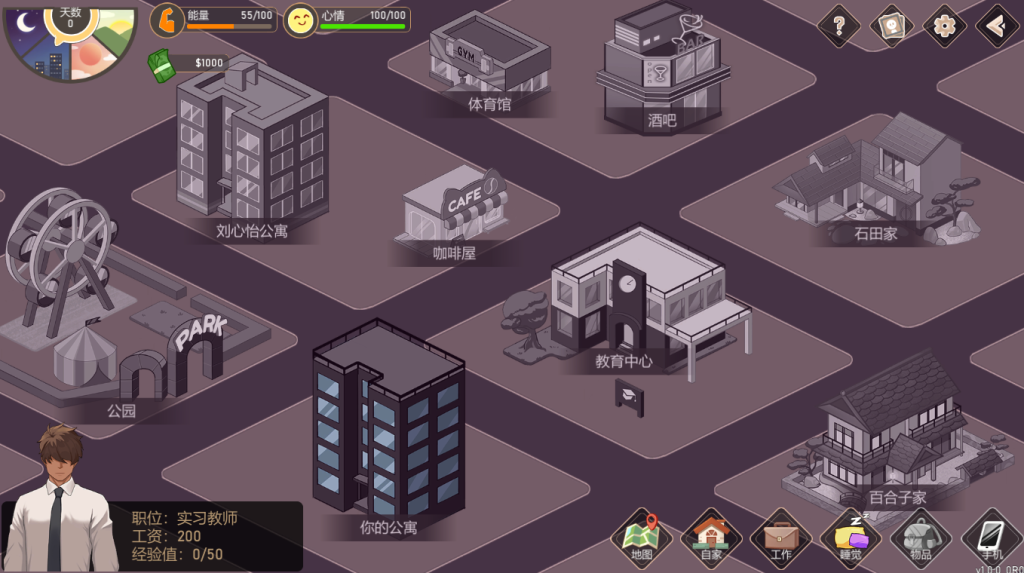
Task: Visit the 酒吧 bar location
Action: pos(662,70)
